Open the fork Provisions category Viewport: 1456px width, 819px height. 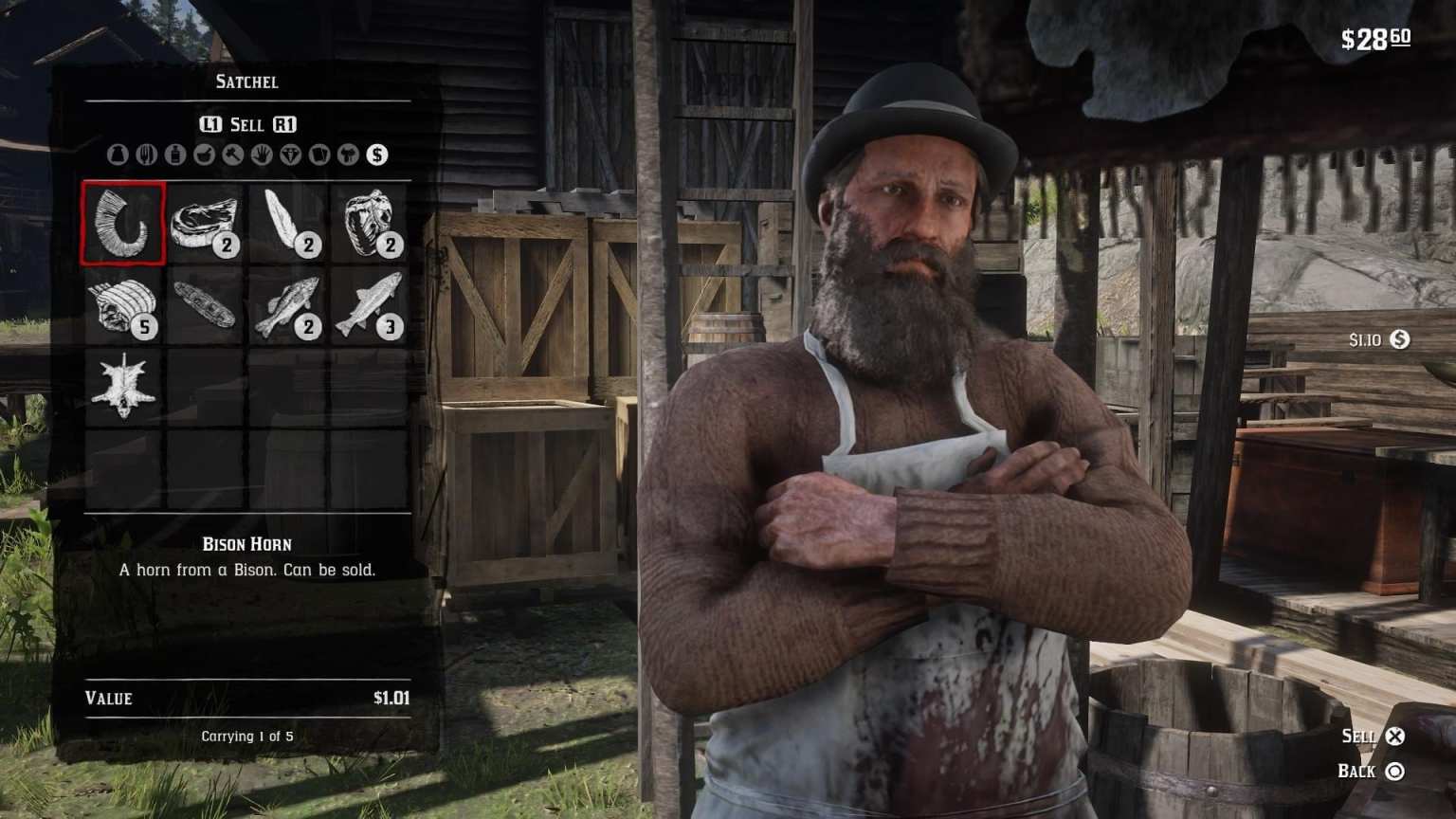(146, 154)
